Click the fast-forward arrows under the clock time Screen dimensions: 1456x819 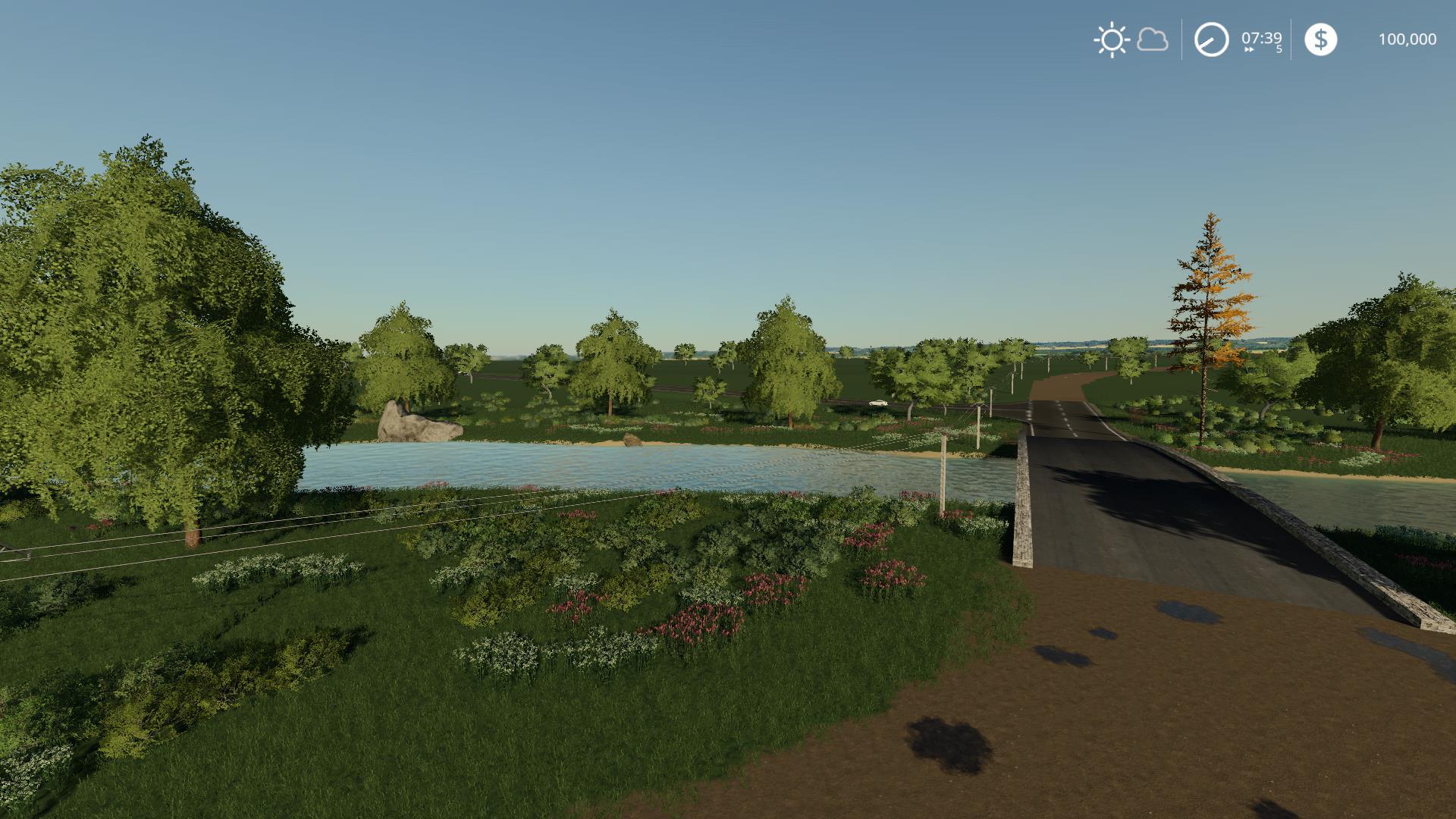[1249, 48]
